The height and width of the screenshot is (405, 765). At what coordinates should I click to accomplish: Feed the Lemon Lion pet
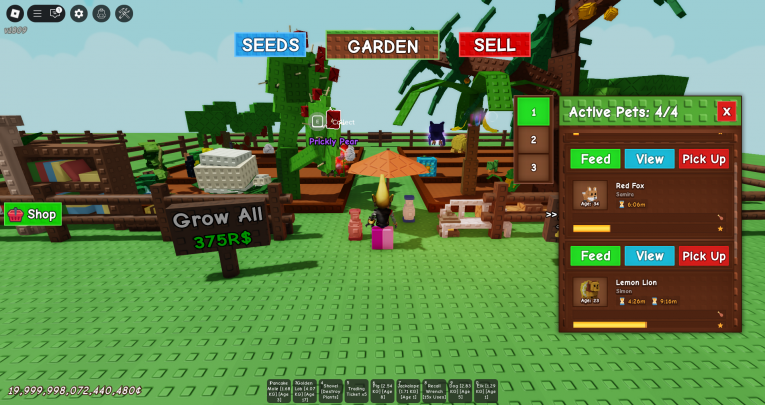tap(595, 256)
